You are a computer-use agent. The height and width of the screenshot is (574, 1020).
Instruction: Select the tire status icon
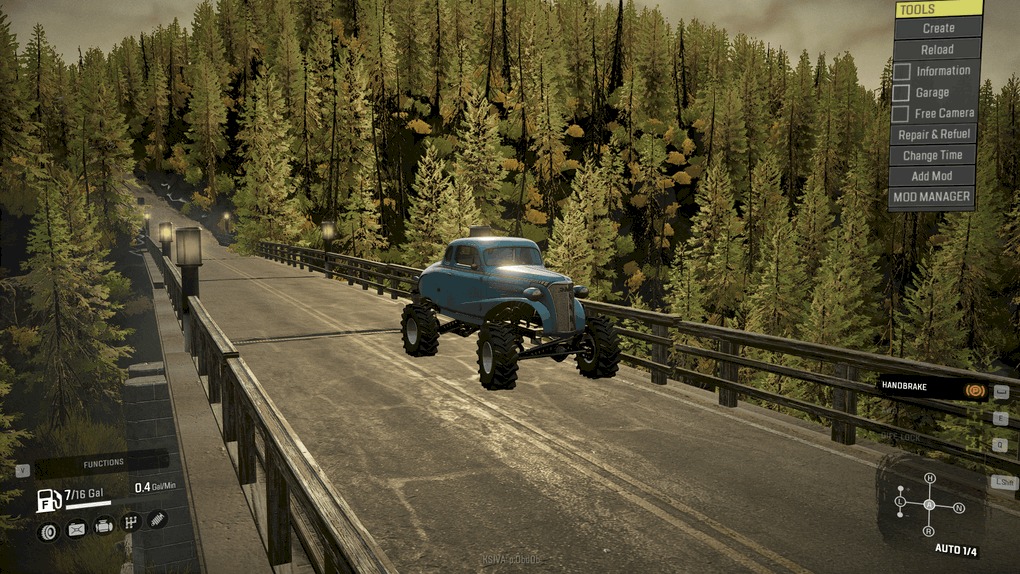(x=48, y=531)
